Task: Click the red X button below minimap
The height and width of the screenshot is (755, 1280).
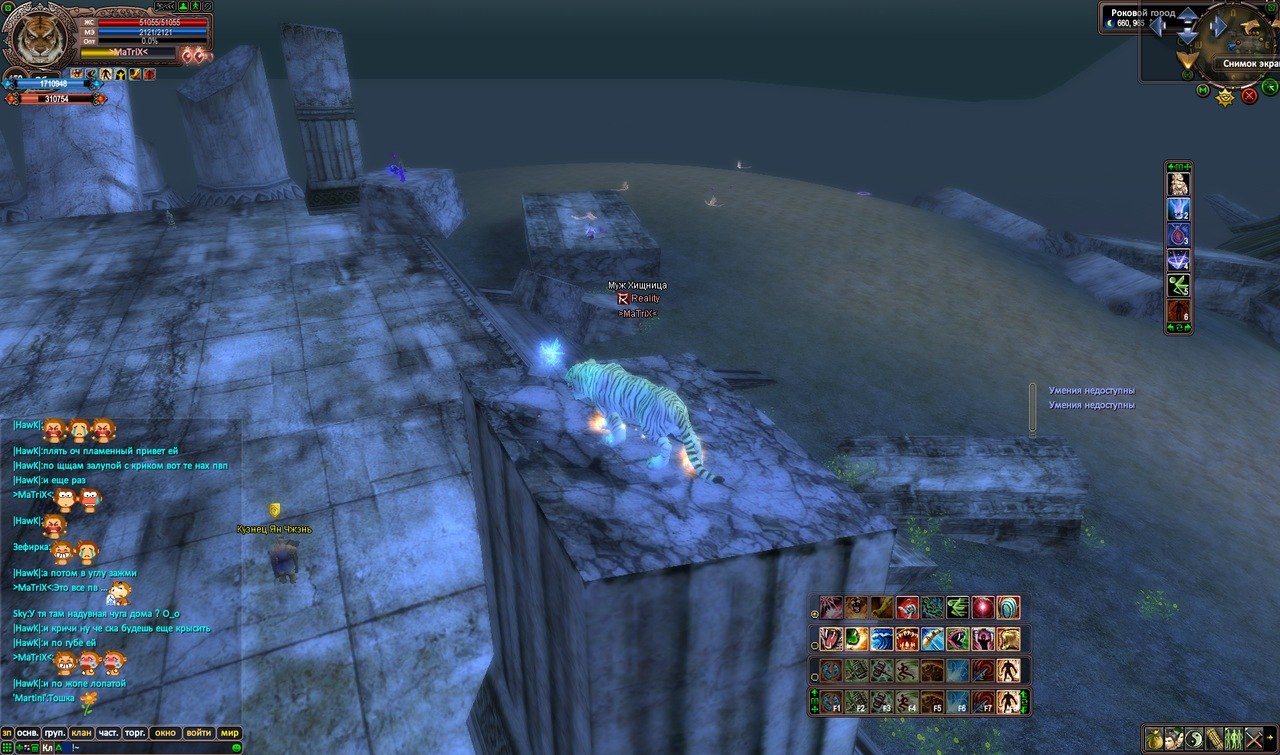Action: coord(1249,96)
